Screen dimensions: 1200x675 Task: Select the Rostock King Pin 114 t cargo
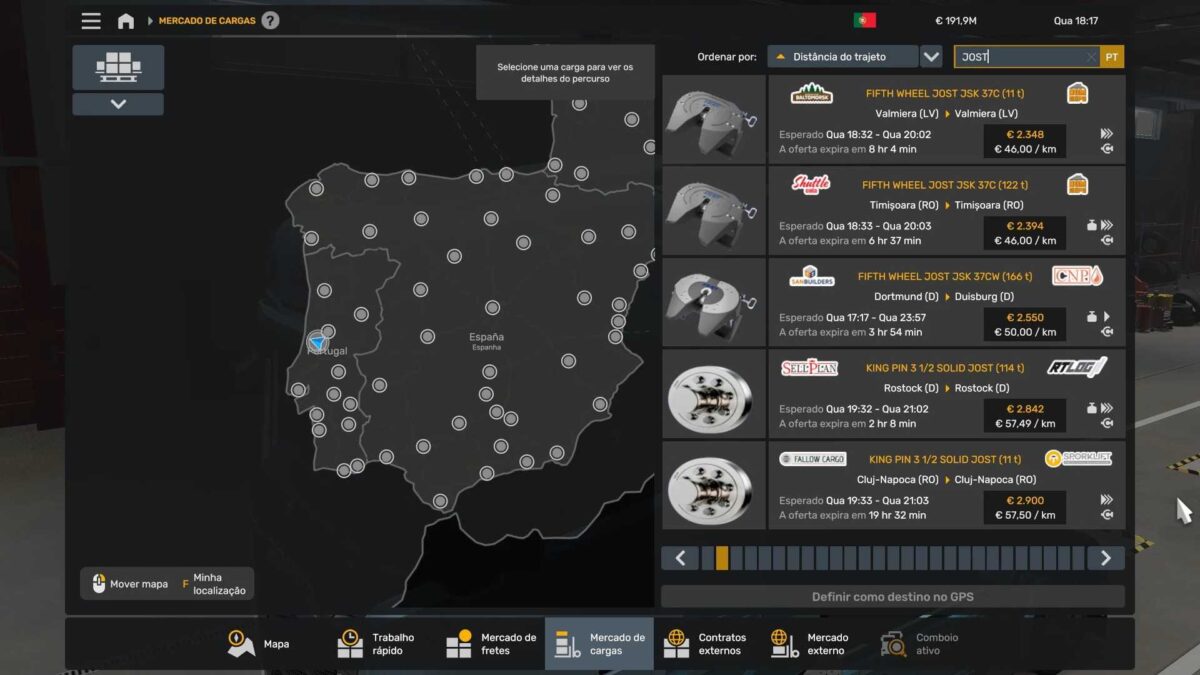point(945,394)
